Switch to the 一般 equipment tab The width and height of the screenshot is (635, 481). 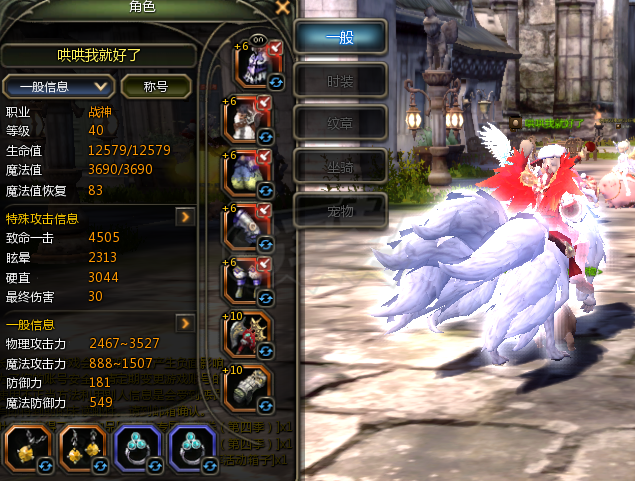[x=341, y=36]
